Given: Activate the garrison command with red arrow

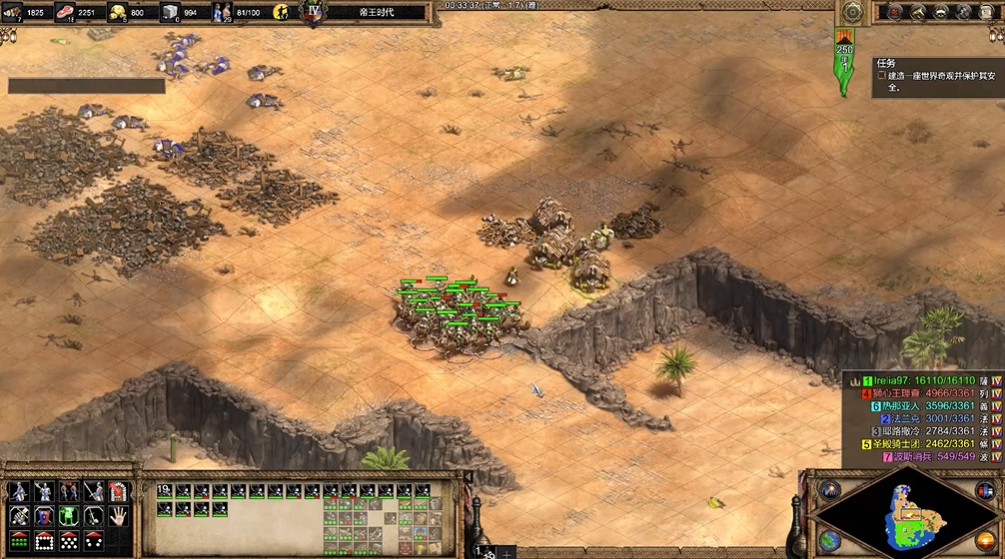Looking at the screenshot, I should [x=118, y=492].
